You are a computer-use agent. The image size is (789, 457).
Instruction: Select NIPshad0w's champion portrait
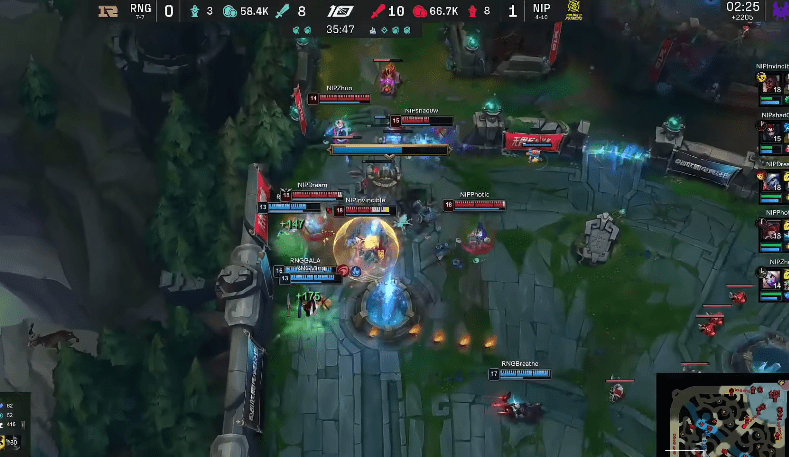tap(773, 134)
